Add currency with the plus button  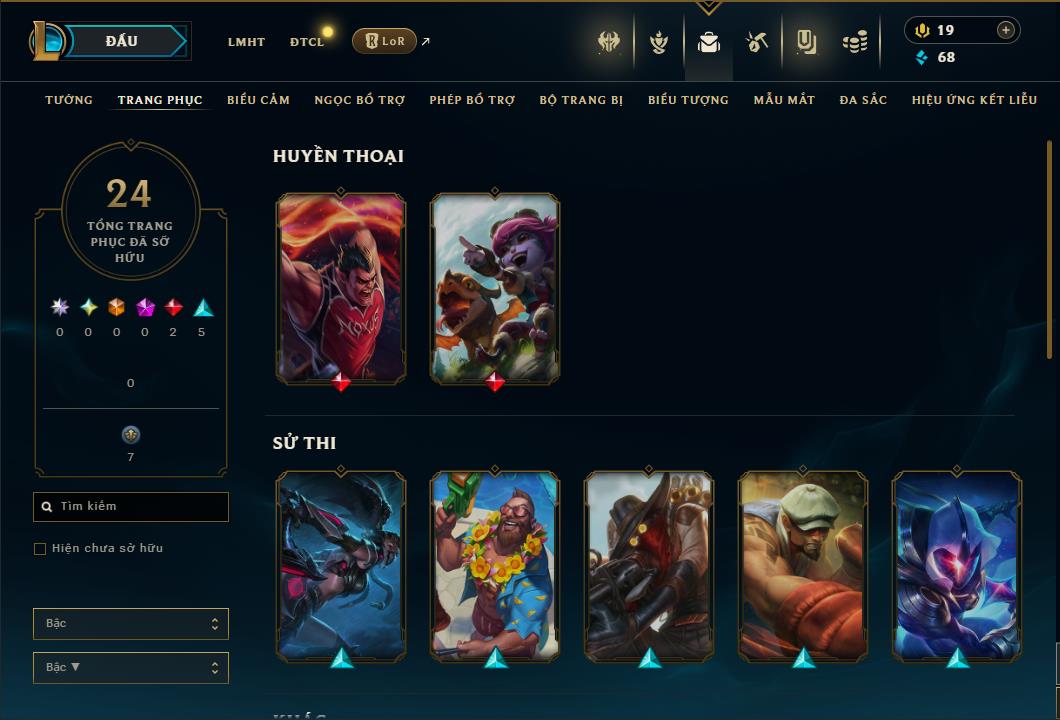click(x=1005, y=30)
